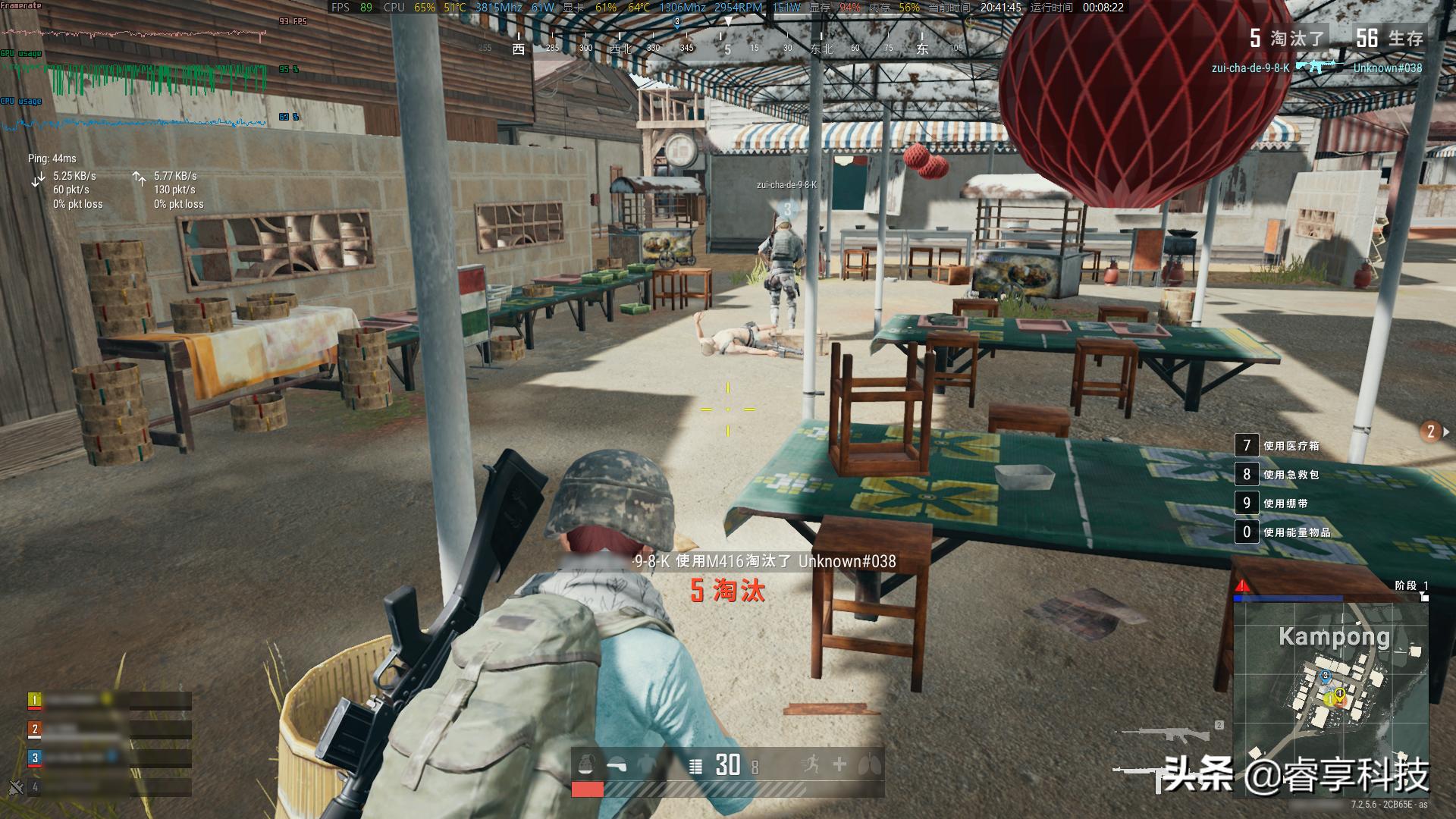Image resolution: width=1456 pixels, height=819 pixels.
Task: Expand the orange arrow tab numbered 2
Action: [1433, 431]
